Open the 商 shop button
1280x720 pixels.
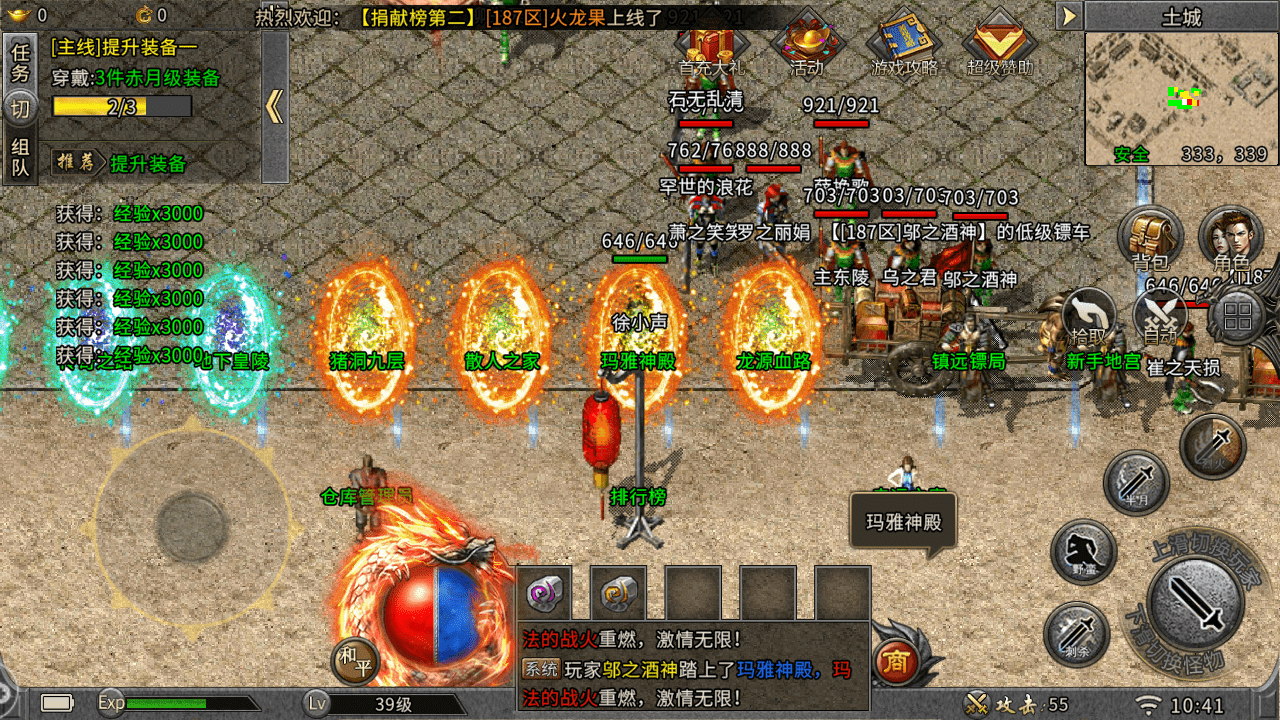pos(897,661)
